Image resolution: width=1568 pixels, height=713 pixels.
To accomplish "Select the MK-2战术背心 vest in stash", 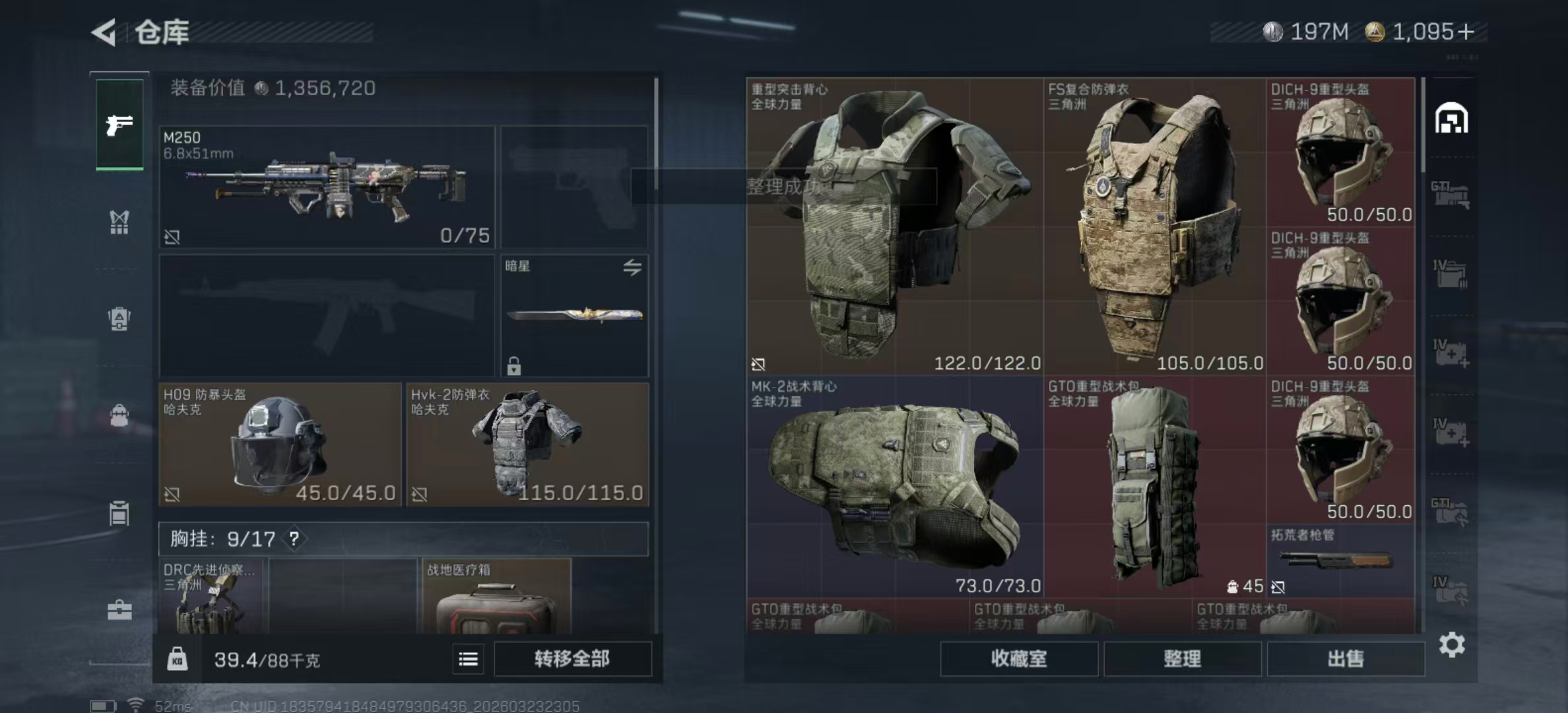I will [895, 487].
